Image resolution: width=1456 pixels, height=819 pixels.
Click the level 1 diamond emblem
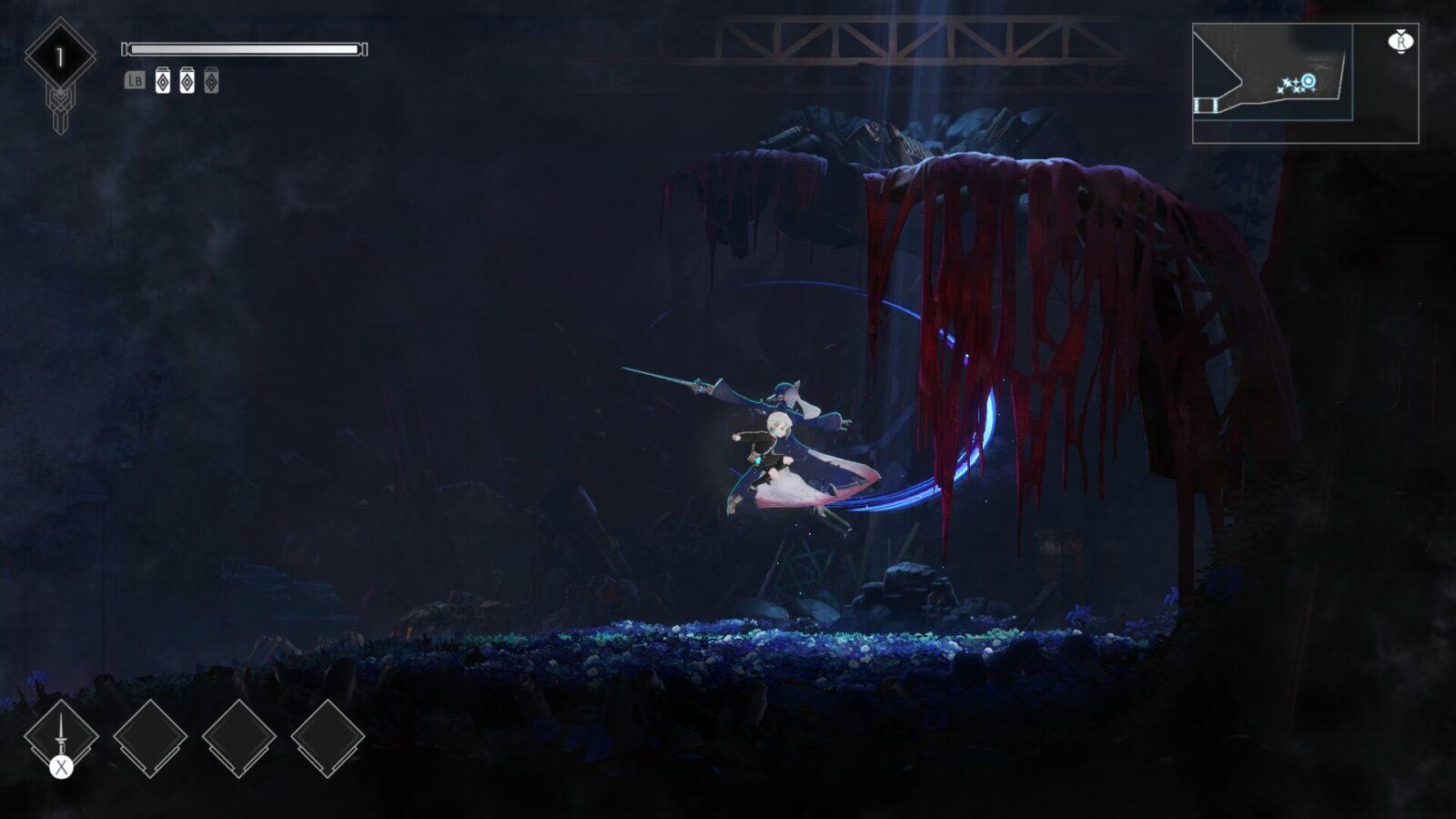click(60, 56)
